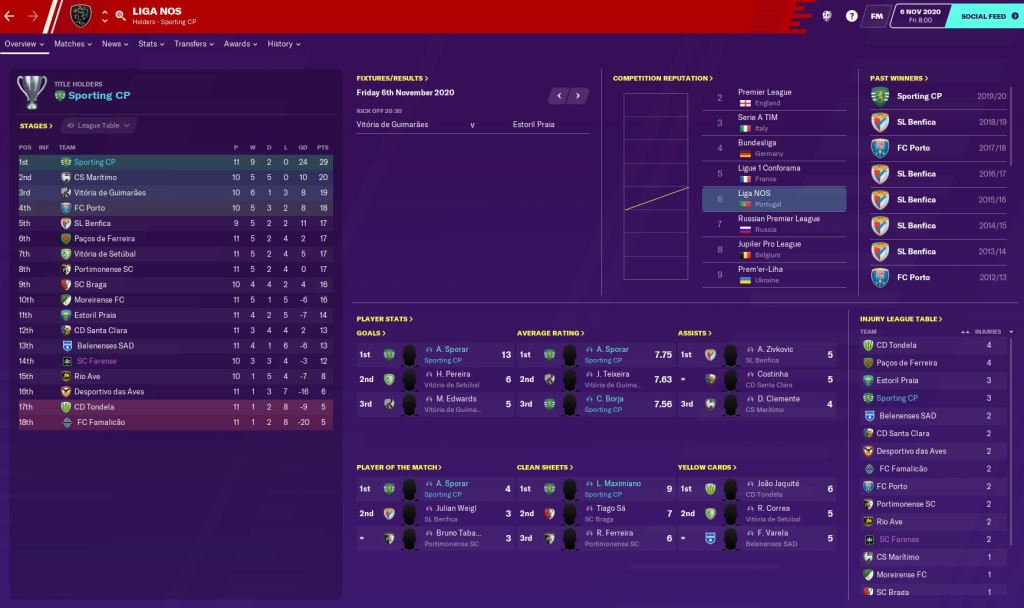
Task: Click the FM menu button
Action: tap(877, 16)
